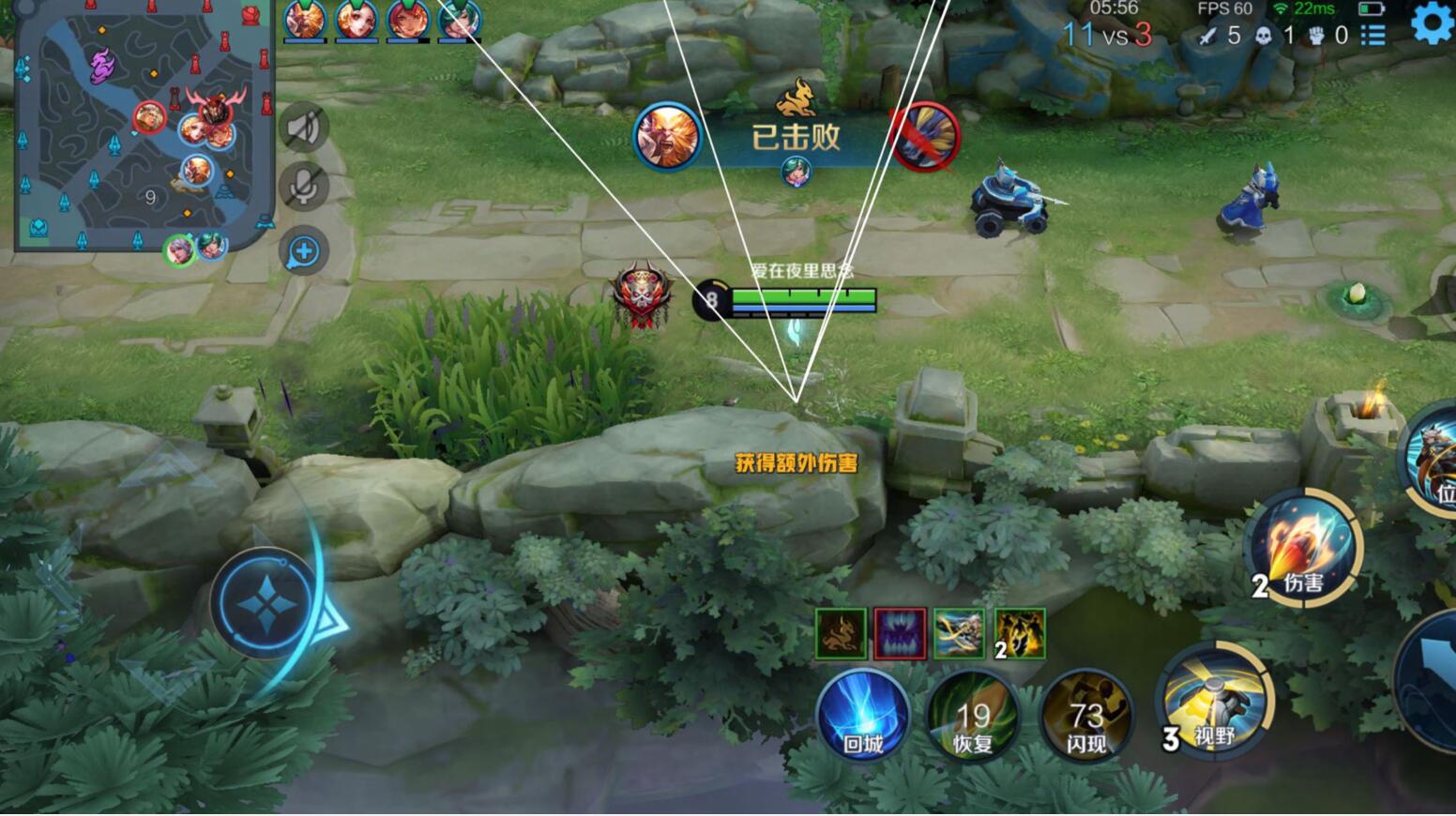The height and width of the screenshot is (816, 1456).
Task: Click the skull death-count icon
Action: [x=1265, y=36]
